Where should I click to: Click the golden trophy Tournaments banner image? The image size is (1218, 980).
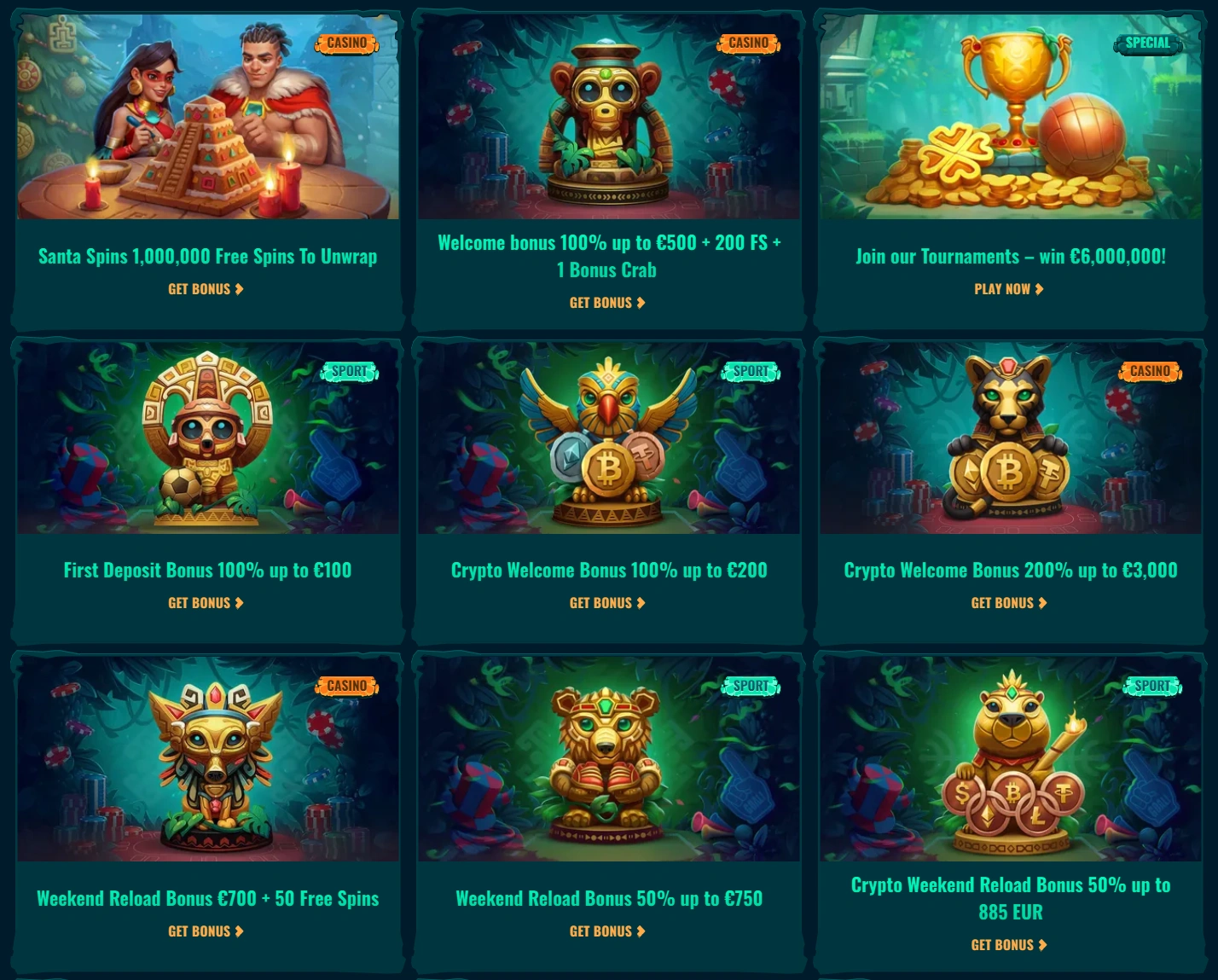click(1010, 116)
